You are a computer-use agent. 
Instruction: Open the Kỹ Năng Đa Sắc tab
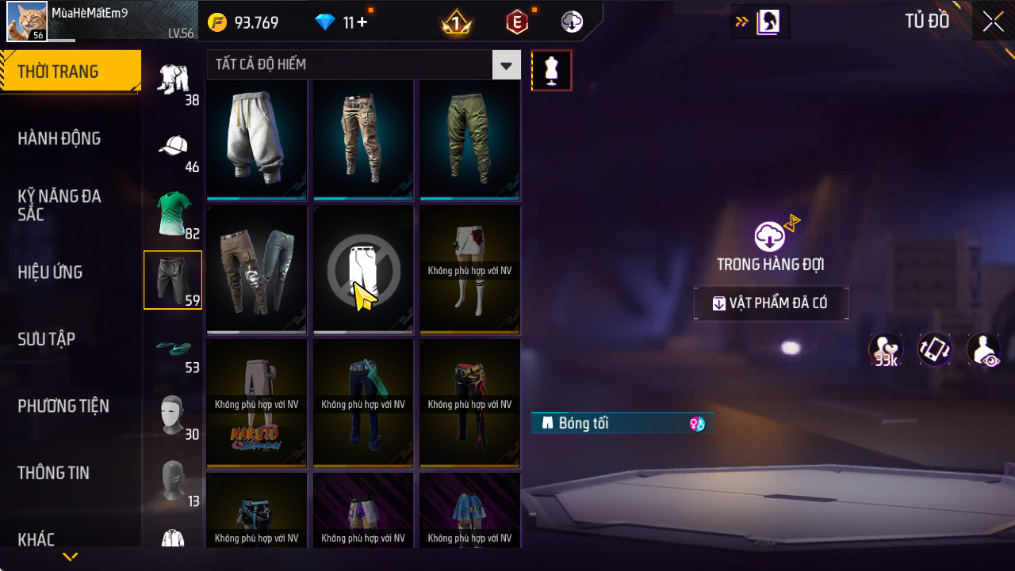click(x=60, y=205)
